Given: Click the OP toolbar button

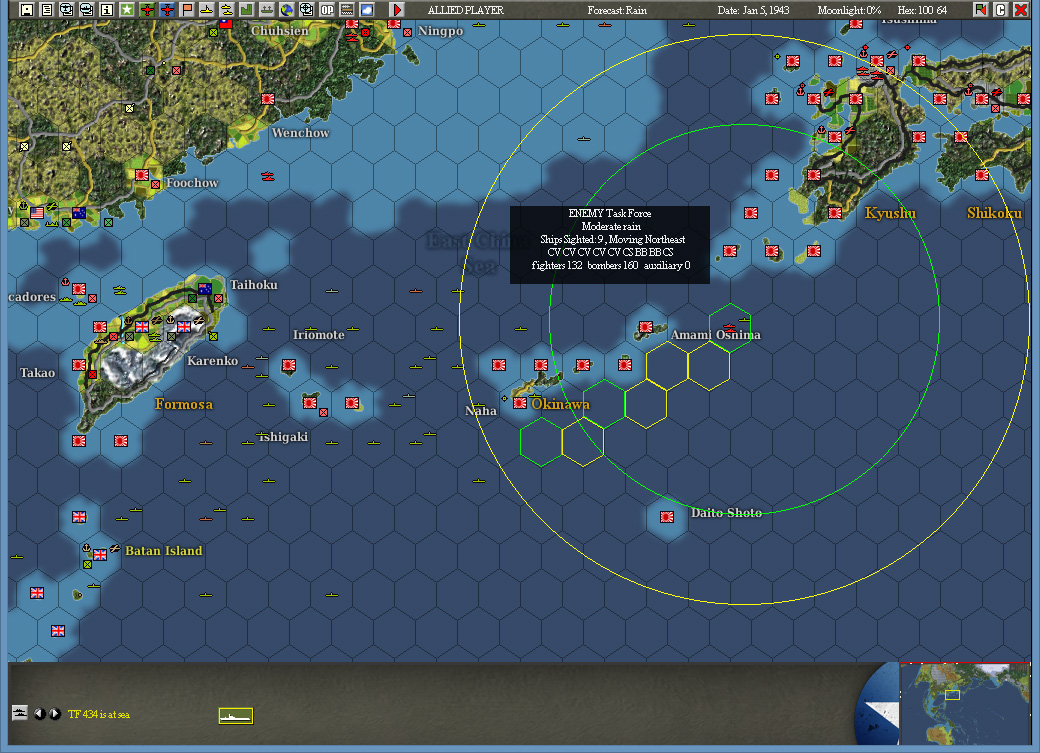Looking at the screenshot, I should pos(327,10).
